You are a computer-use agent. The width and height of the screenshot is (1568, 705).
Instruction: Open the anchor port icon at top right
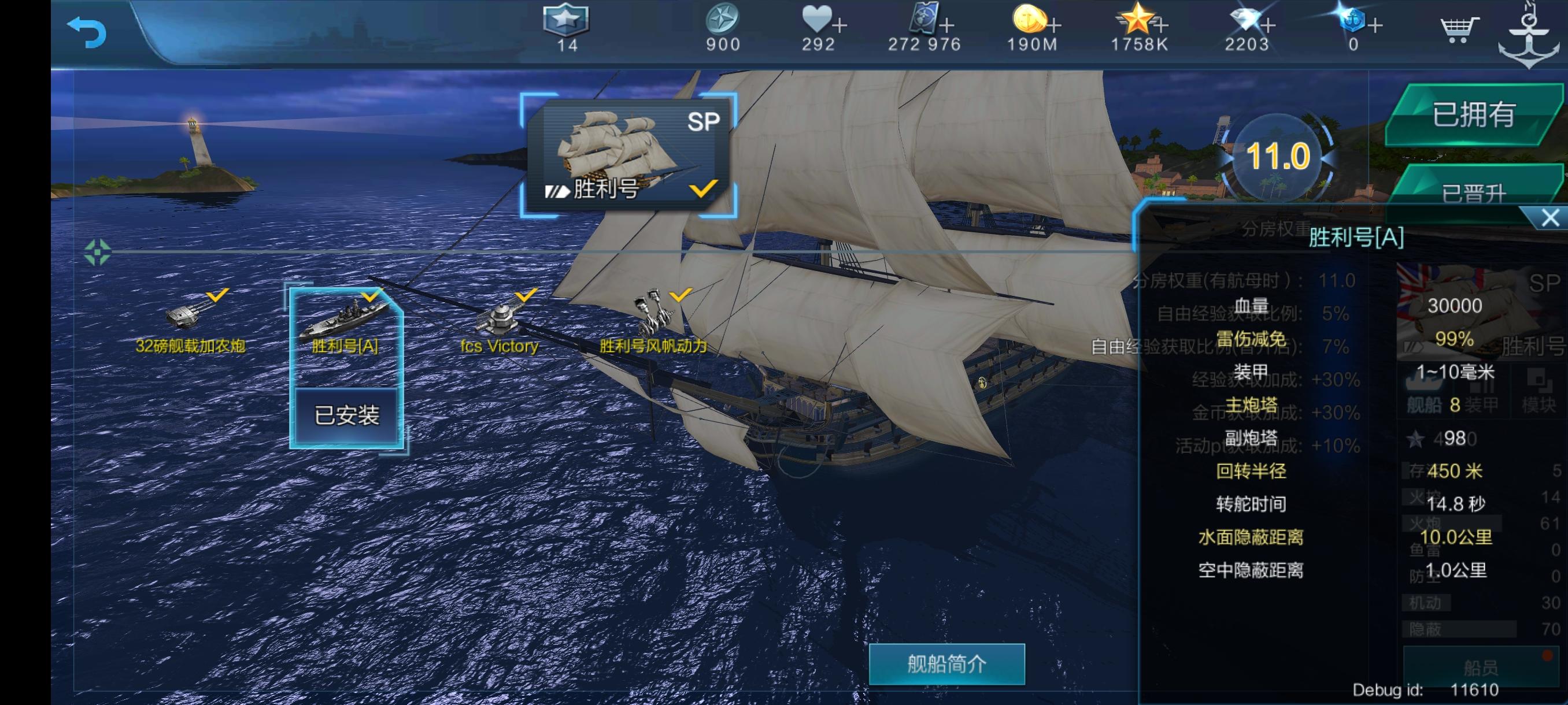[1531, 32]
